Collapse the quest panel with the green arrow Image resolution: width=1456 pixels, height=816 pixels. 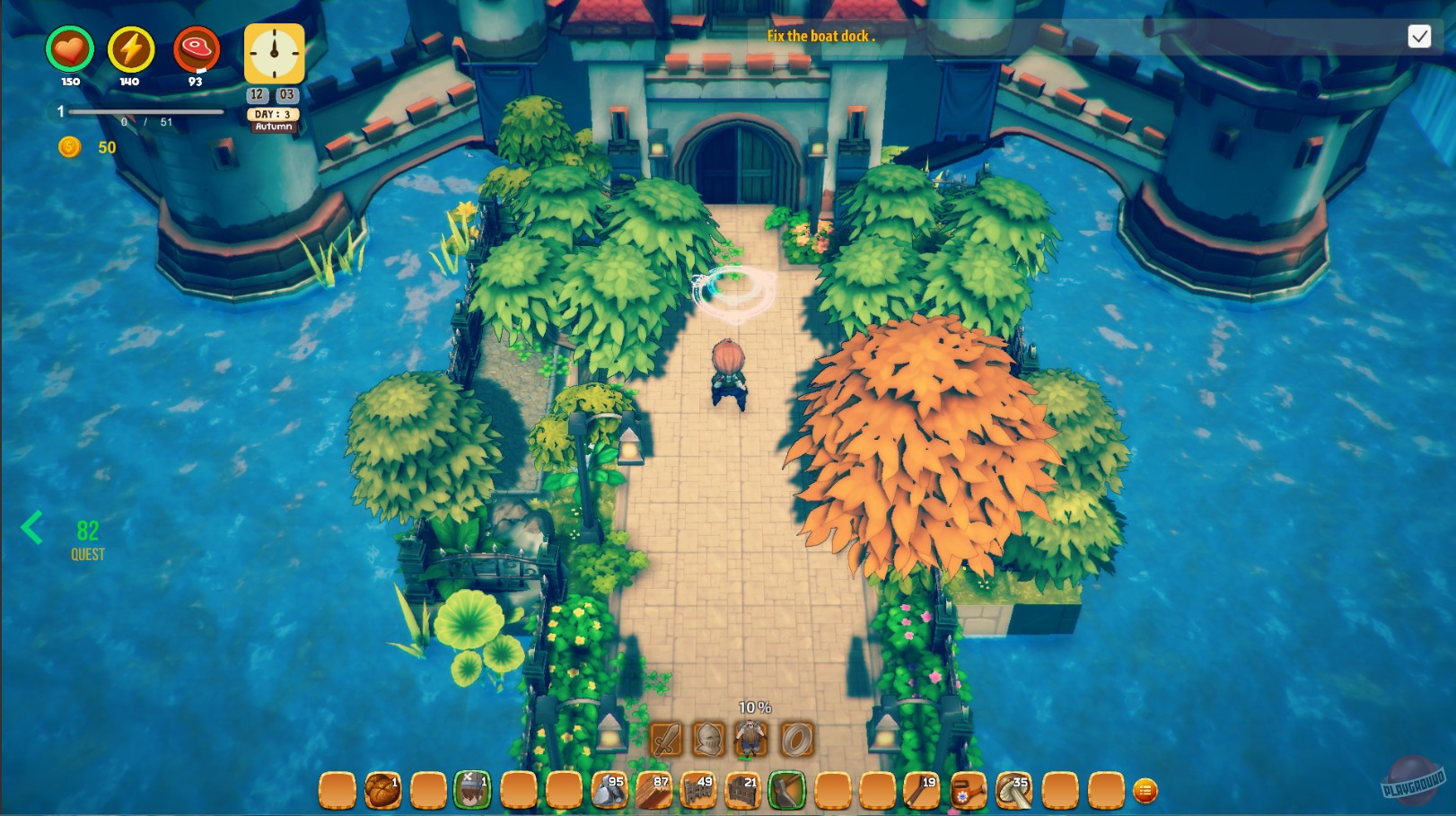click(32, 528)
